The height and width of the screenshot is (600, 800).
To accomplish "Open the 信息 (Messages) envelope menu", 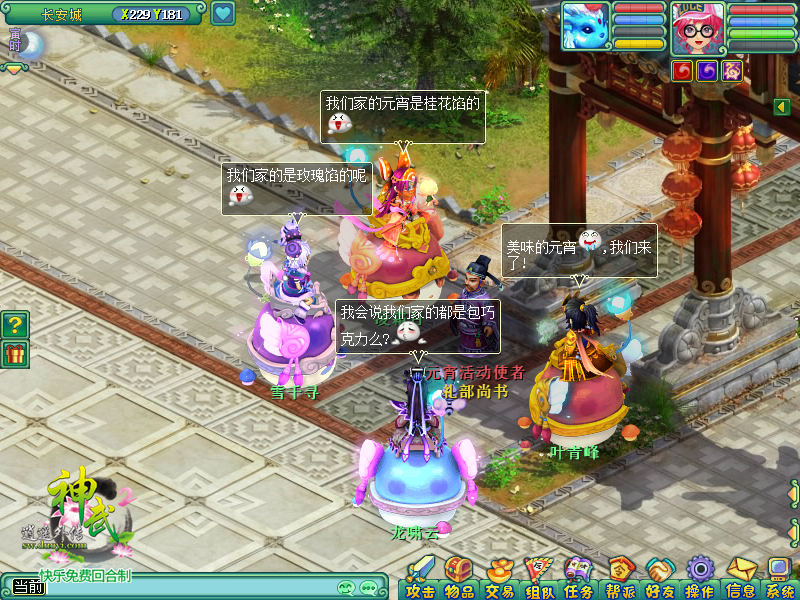I will pyautogui.click(x=740, y=577).
